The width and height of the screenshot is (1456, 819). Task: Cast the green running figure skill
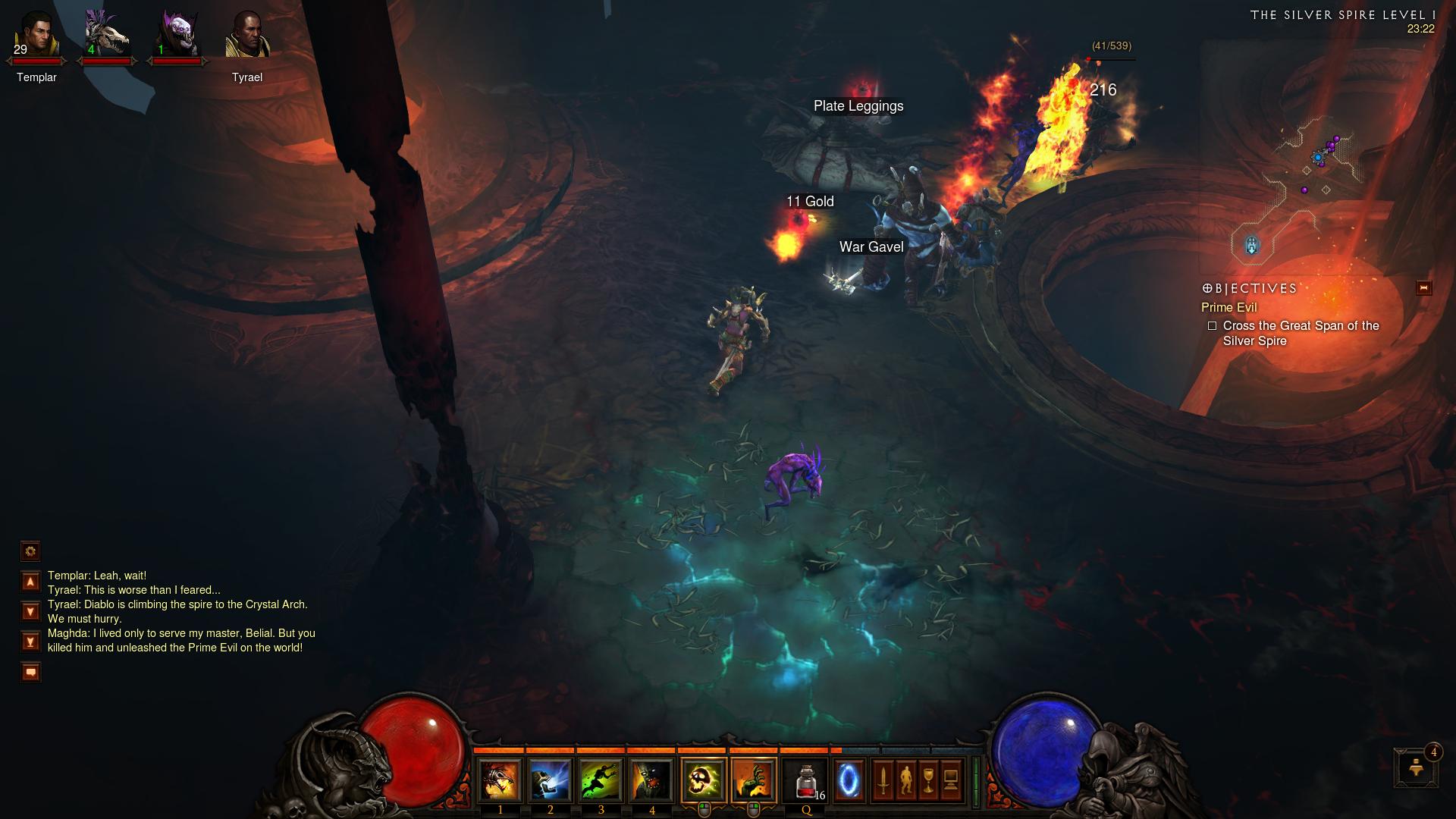(601, 780)
